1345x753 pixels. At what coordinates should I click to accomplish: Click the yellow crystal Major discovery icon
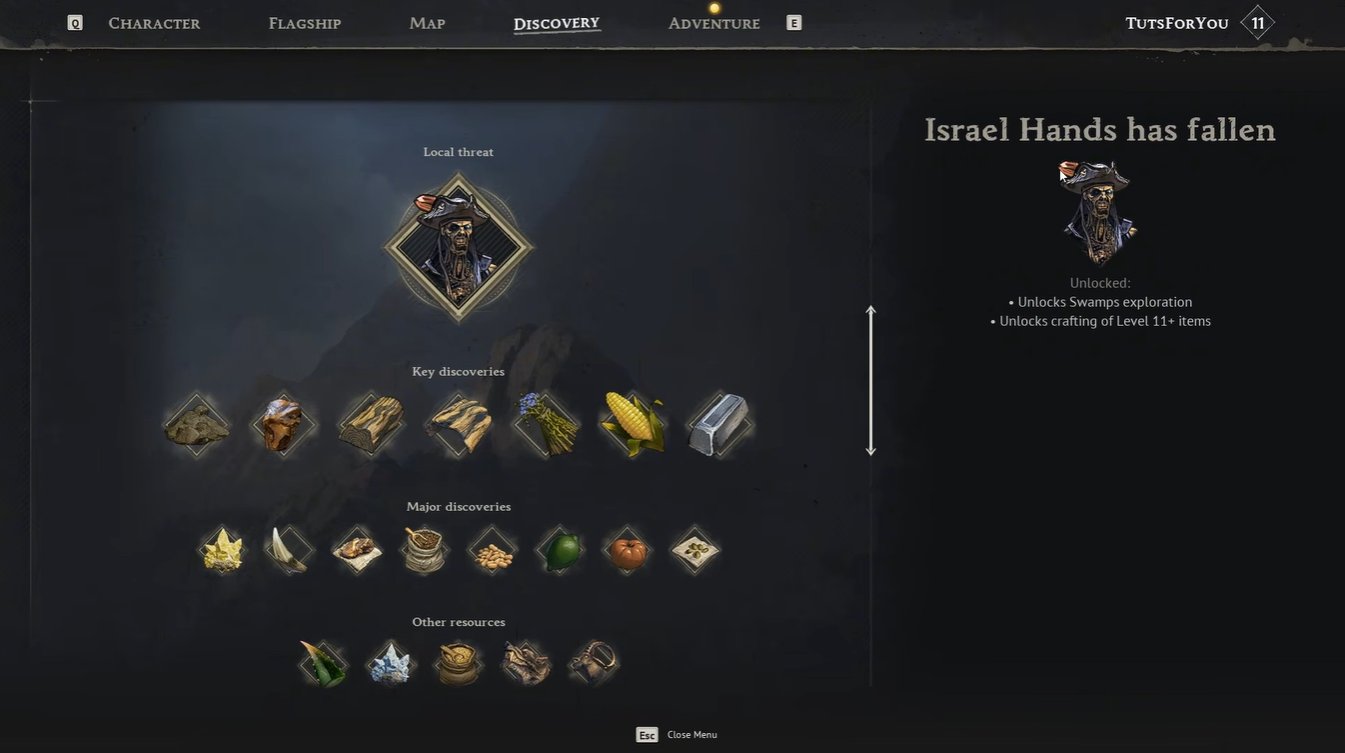point(221,548)
